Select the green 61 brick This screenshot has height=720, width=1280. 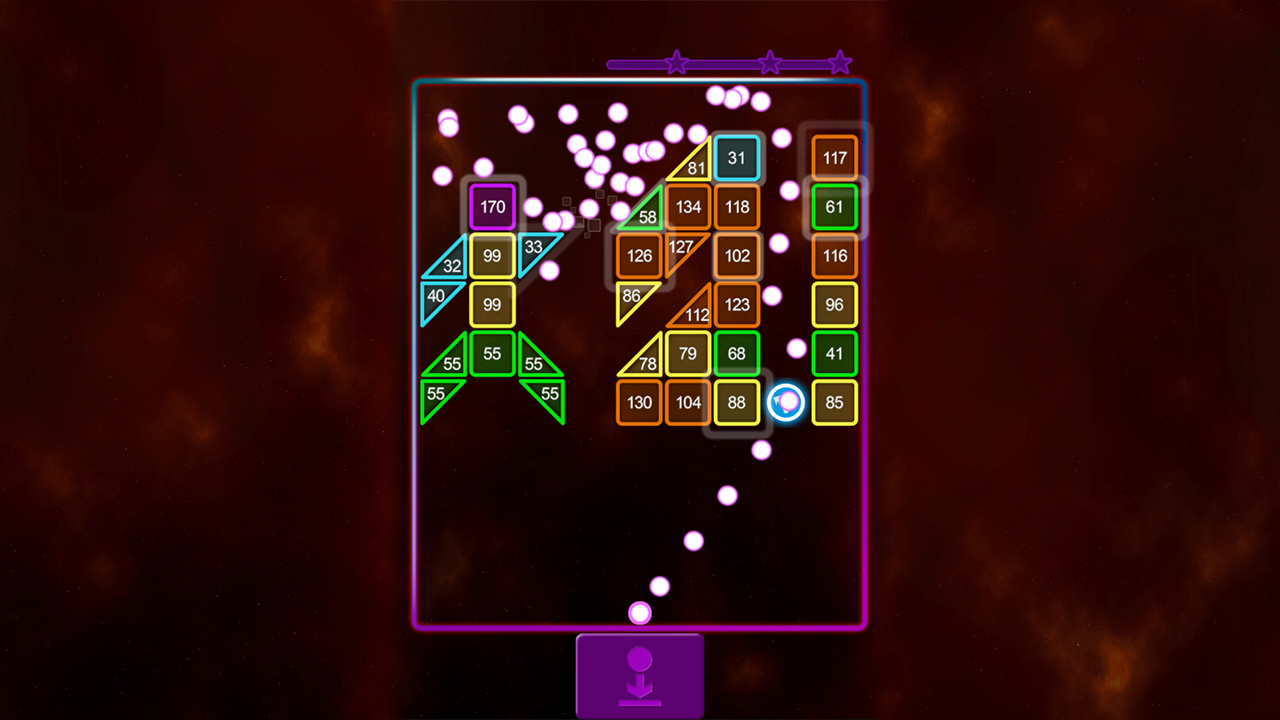[x=834, y=207]
